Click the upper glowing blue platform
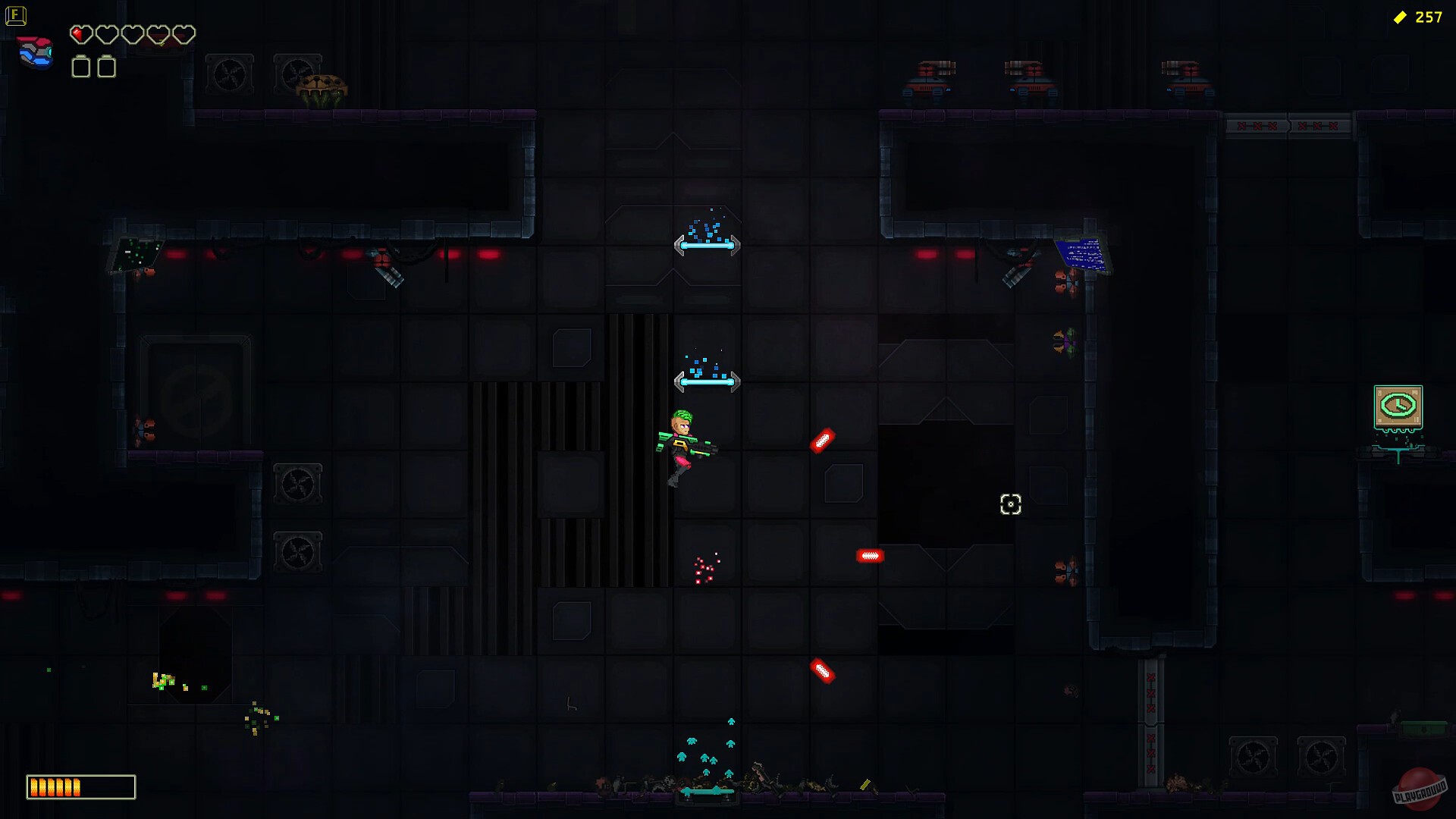The width and height of the screenshot is (1456, 819). coord(707,245)
